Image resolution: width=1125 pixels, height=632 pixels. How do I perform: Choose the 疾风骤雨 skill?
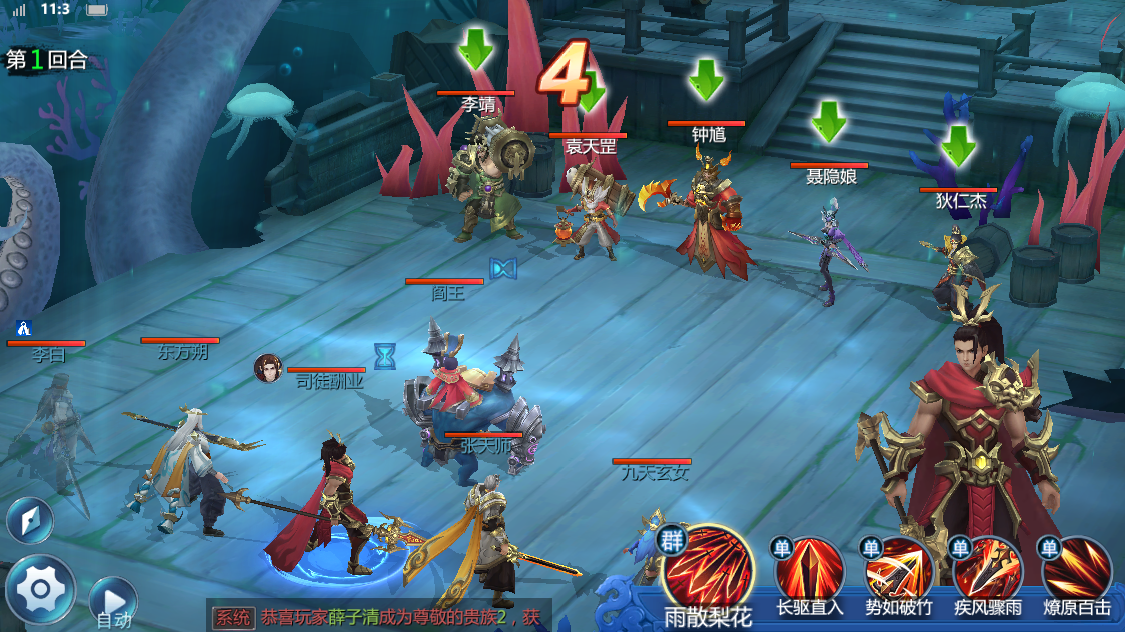[987, 570]
